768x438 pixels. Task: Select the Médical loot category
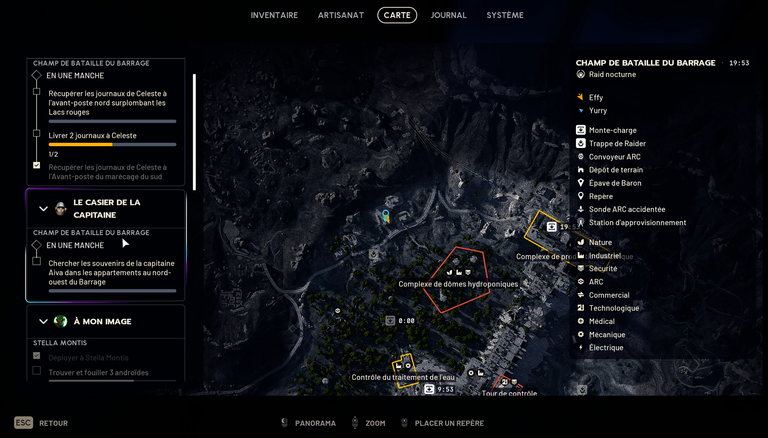(x=602, y=321)
